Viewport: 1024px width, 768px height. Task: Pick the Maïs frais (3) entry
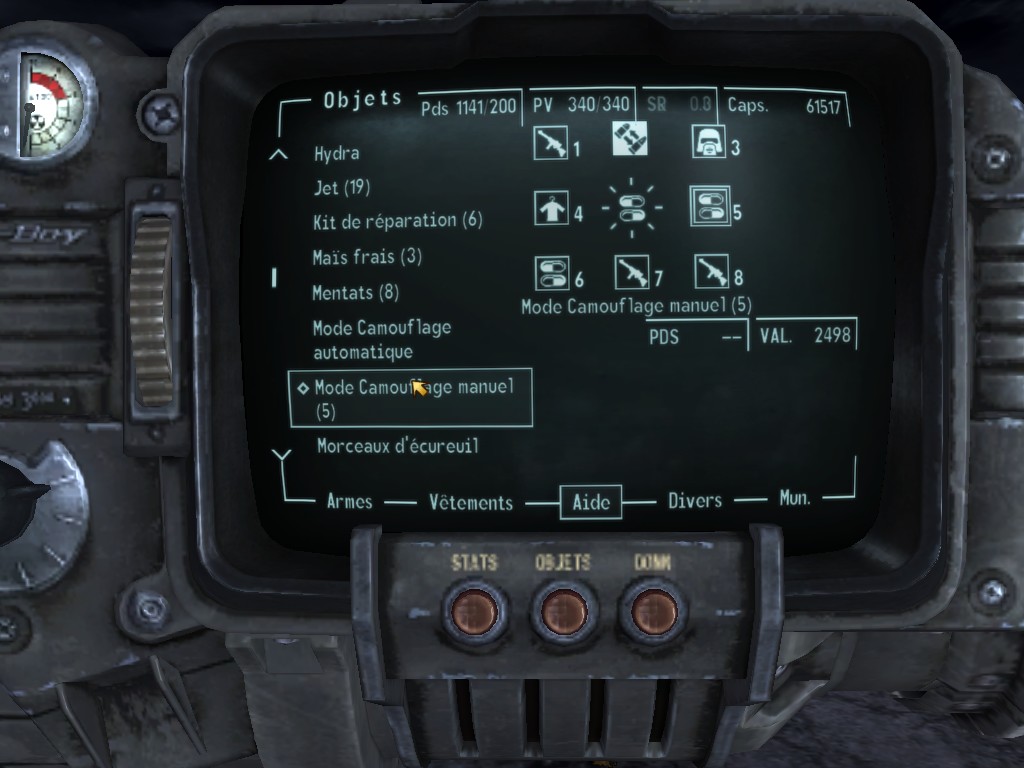coord(367,257)
